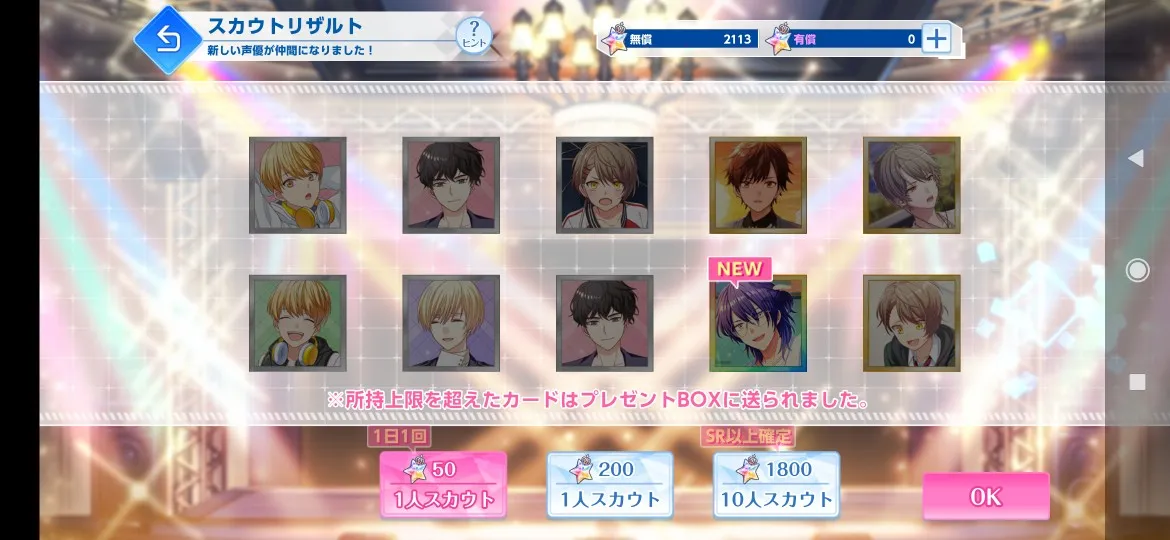Tap the Android home circle button

click(1137, 270)
